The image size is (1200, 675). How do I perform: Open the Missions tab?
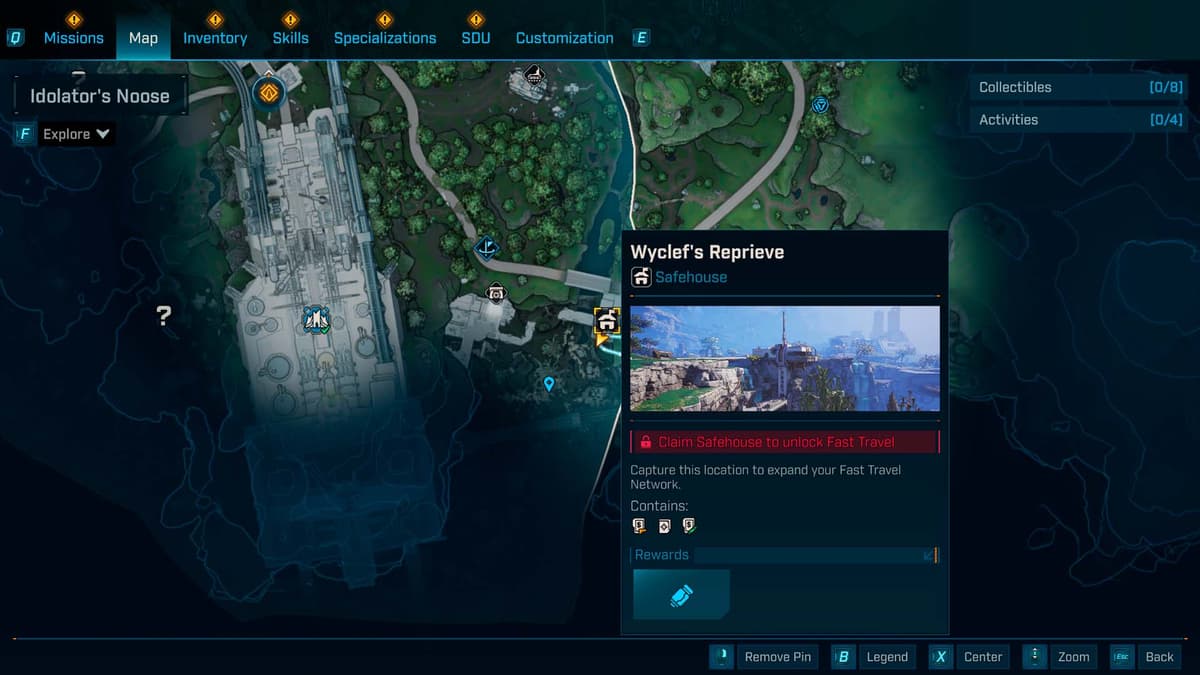pos(73,38)
